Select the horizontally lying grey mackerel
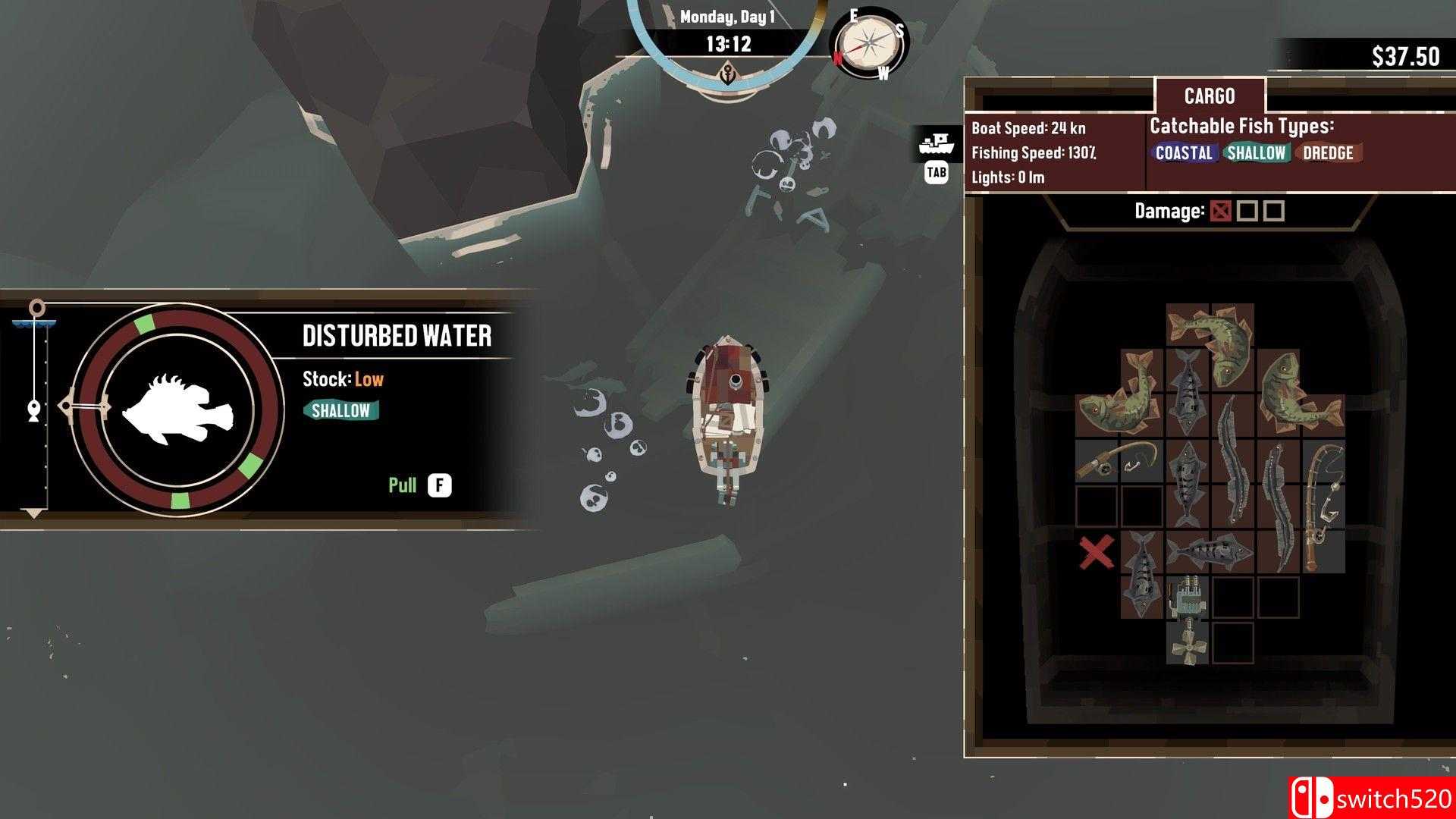The width and height of the screenshot is (1456, 819). pyautogui.click(x=1210, y=552)
